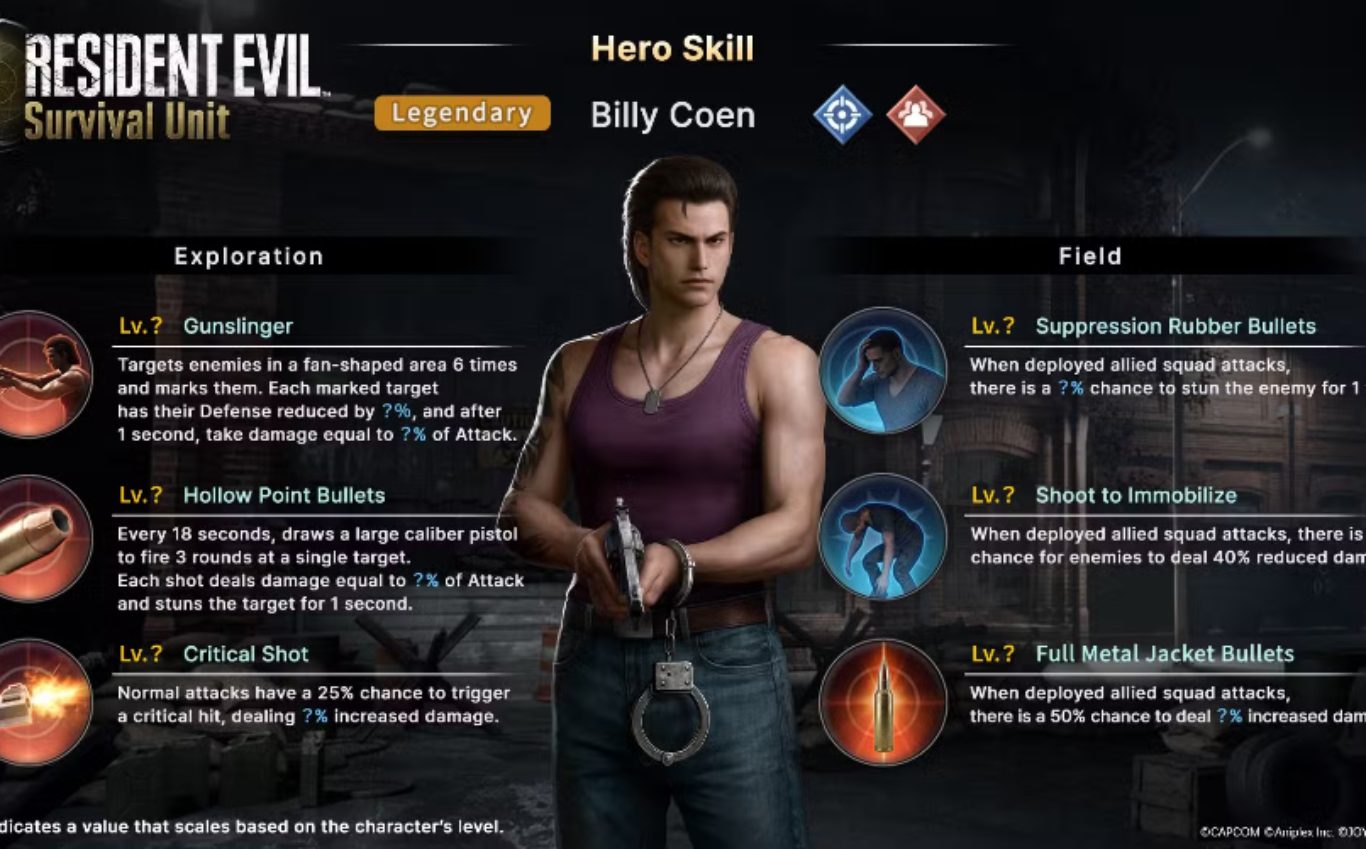Choose the Critical Shot skill icon
This screenshot has width=1366, height=849.
coord(42,701)
